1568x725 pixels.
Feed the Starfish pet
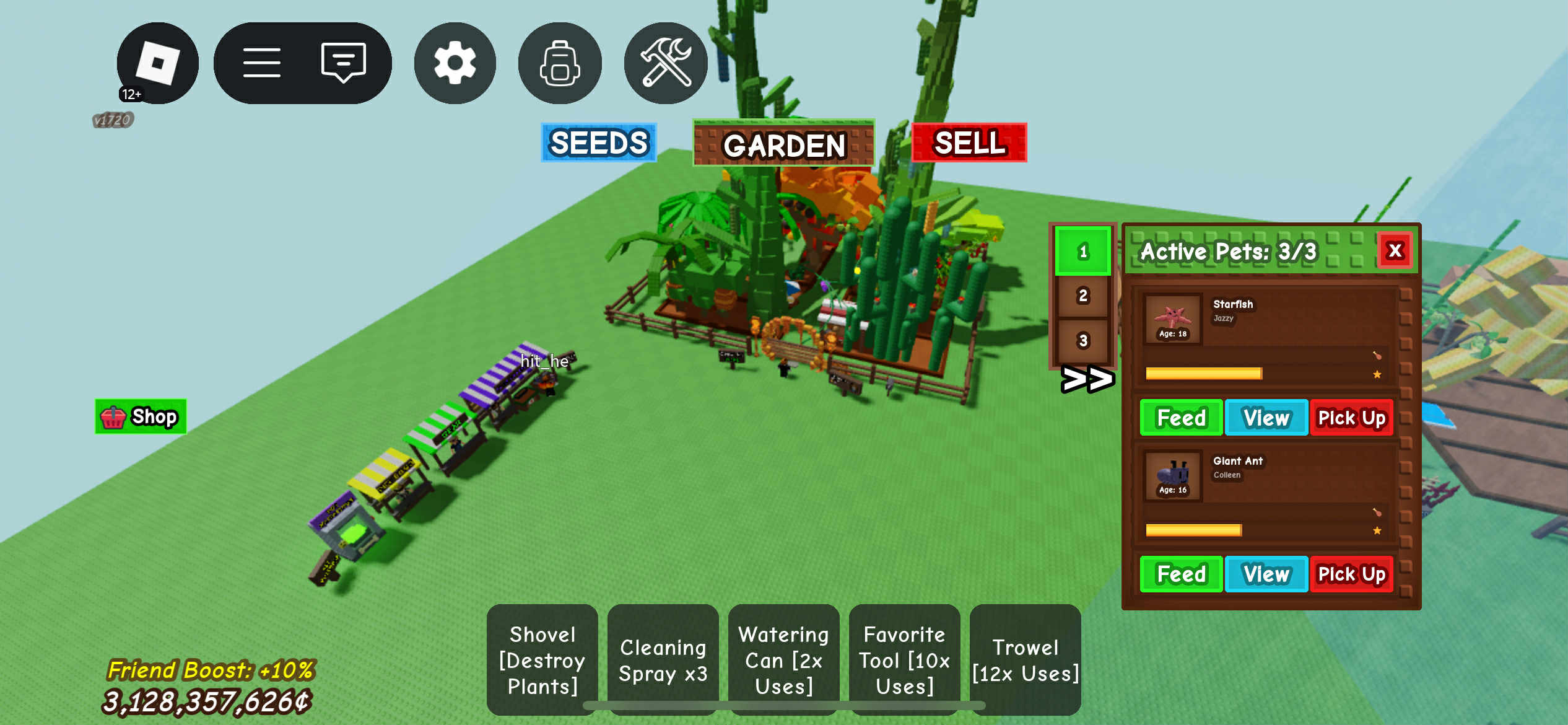1181,418
